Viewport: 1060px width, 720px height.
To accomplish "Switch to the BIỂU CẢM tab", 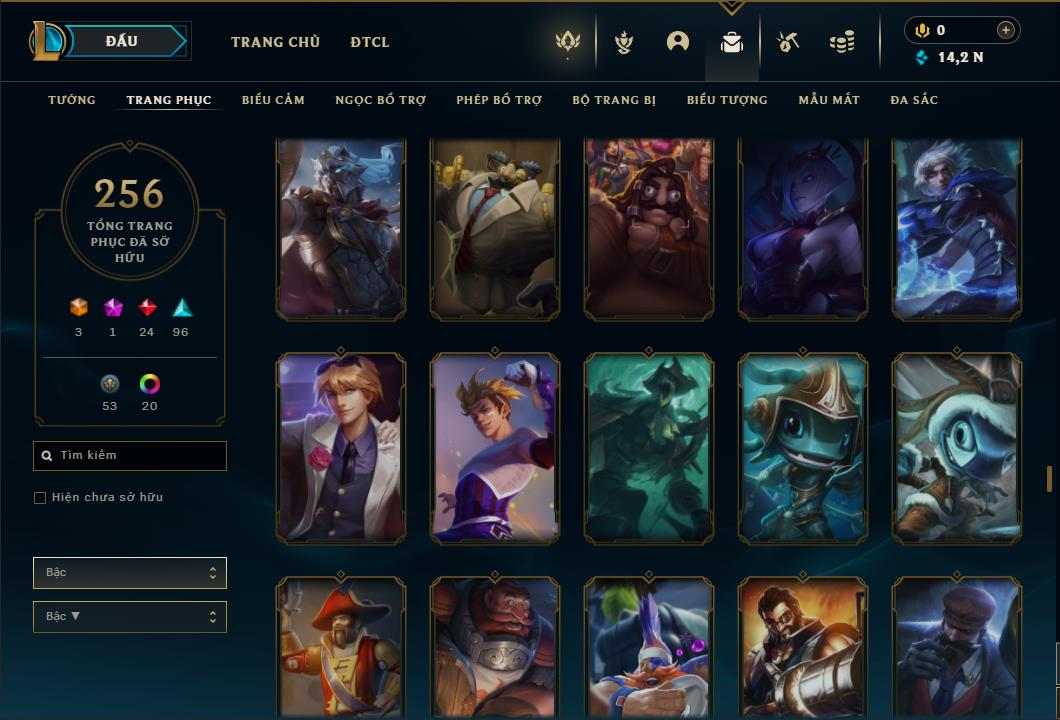I will (x=273, y=100).
